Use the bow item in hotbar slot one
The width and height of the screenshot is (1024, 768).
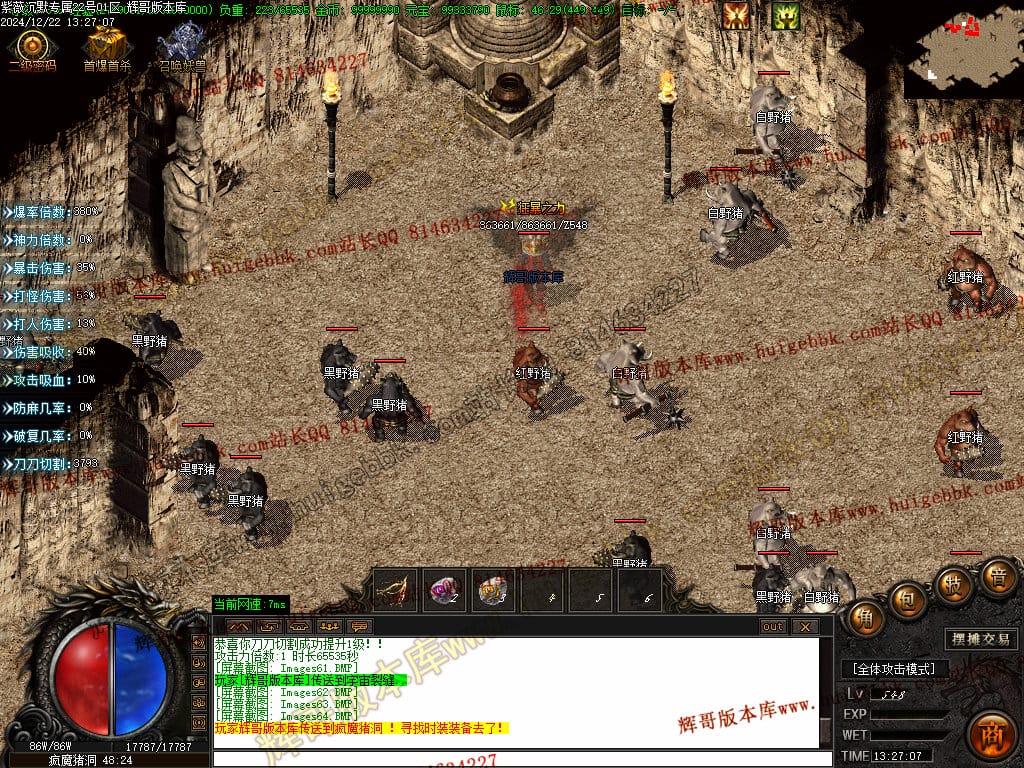click(396, 590)
